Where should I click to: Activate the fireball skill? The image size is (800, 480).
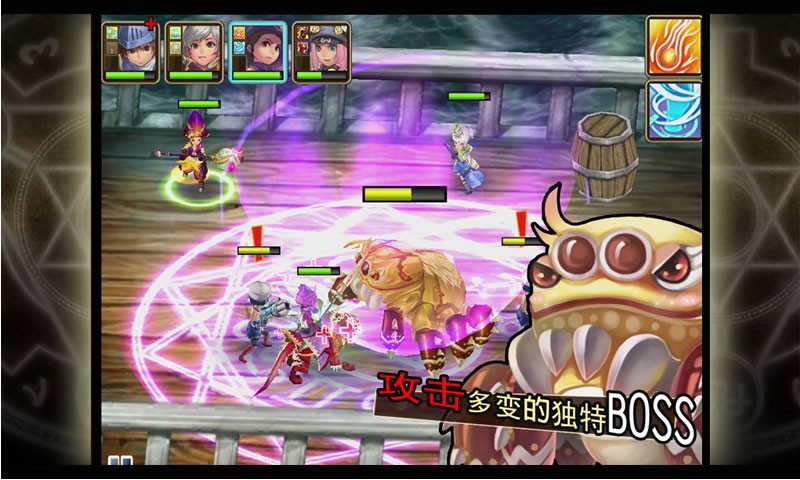pos(672,46)
